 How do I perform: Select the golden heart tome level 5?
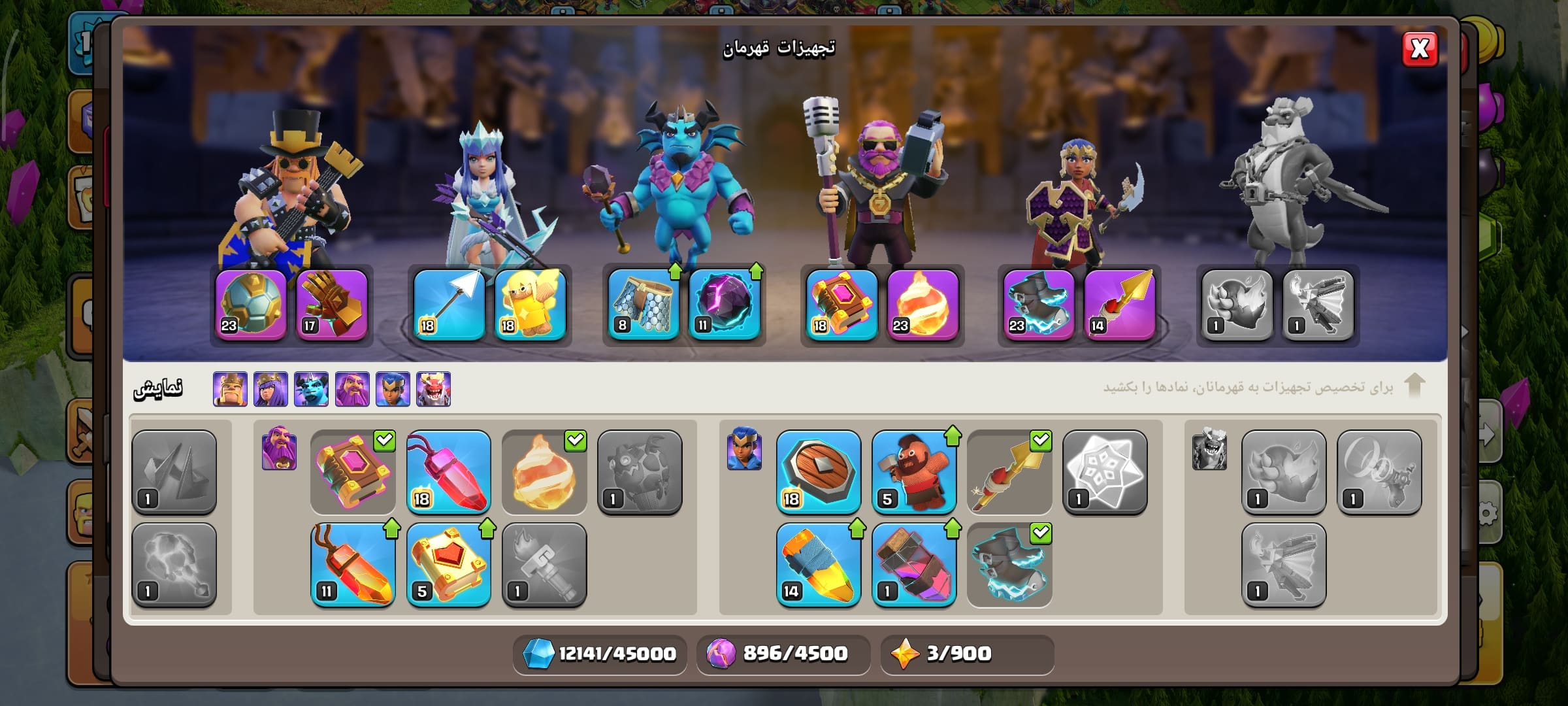pos(448,565)
